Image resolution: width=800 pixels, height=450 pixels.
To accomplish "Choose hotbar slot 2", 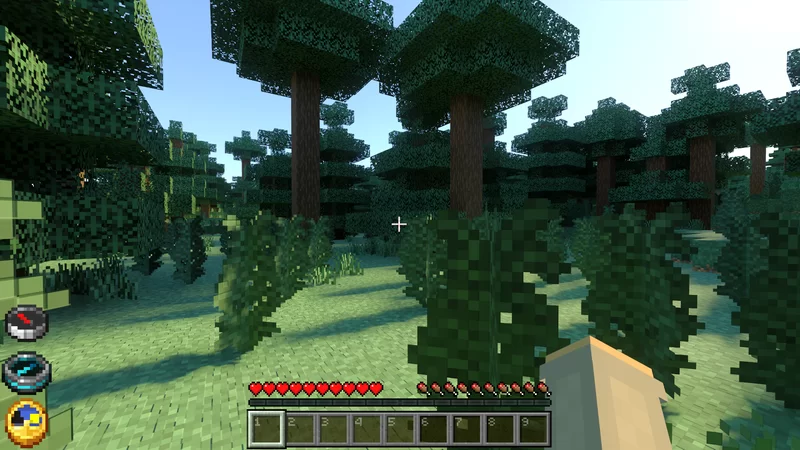I will pyautogui.click(x=299, y=428).
